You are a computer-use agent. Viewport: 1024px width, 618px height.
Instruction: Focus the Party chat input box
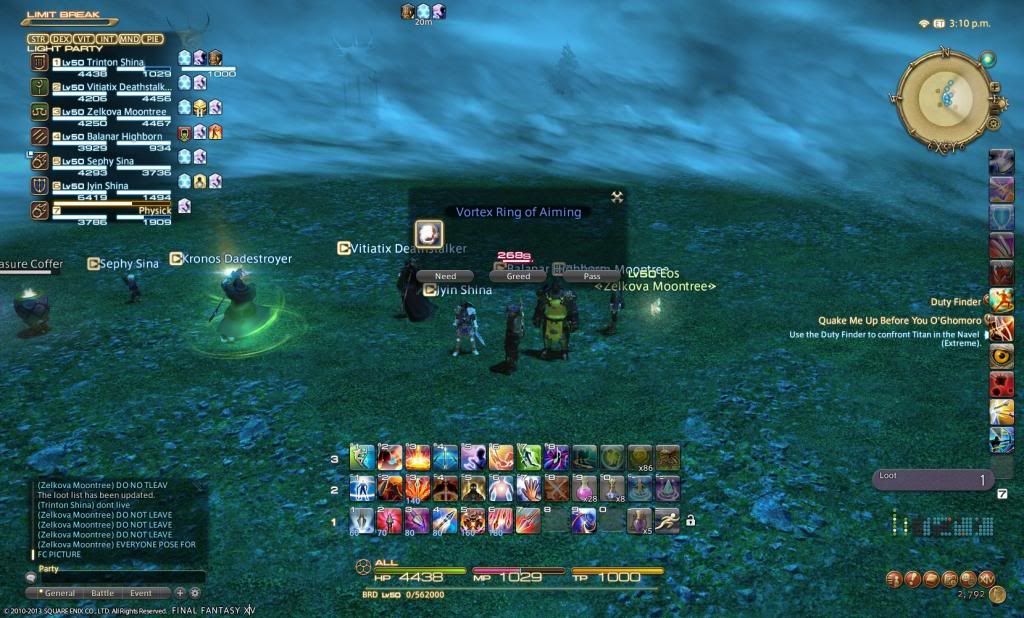point(120,578)
